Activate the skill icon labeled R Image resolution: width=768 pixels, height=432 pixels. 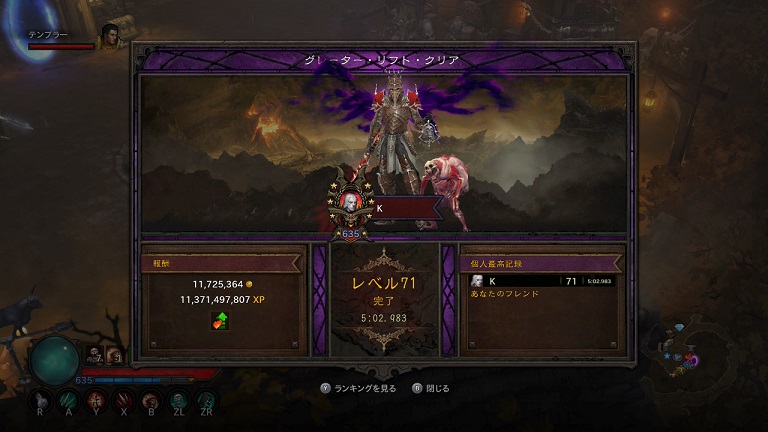(41, 399)
